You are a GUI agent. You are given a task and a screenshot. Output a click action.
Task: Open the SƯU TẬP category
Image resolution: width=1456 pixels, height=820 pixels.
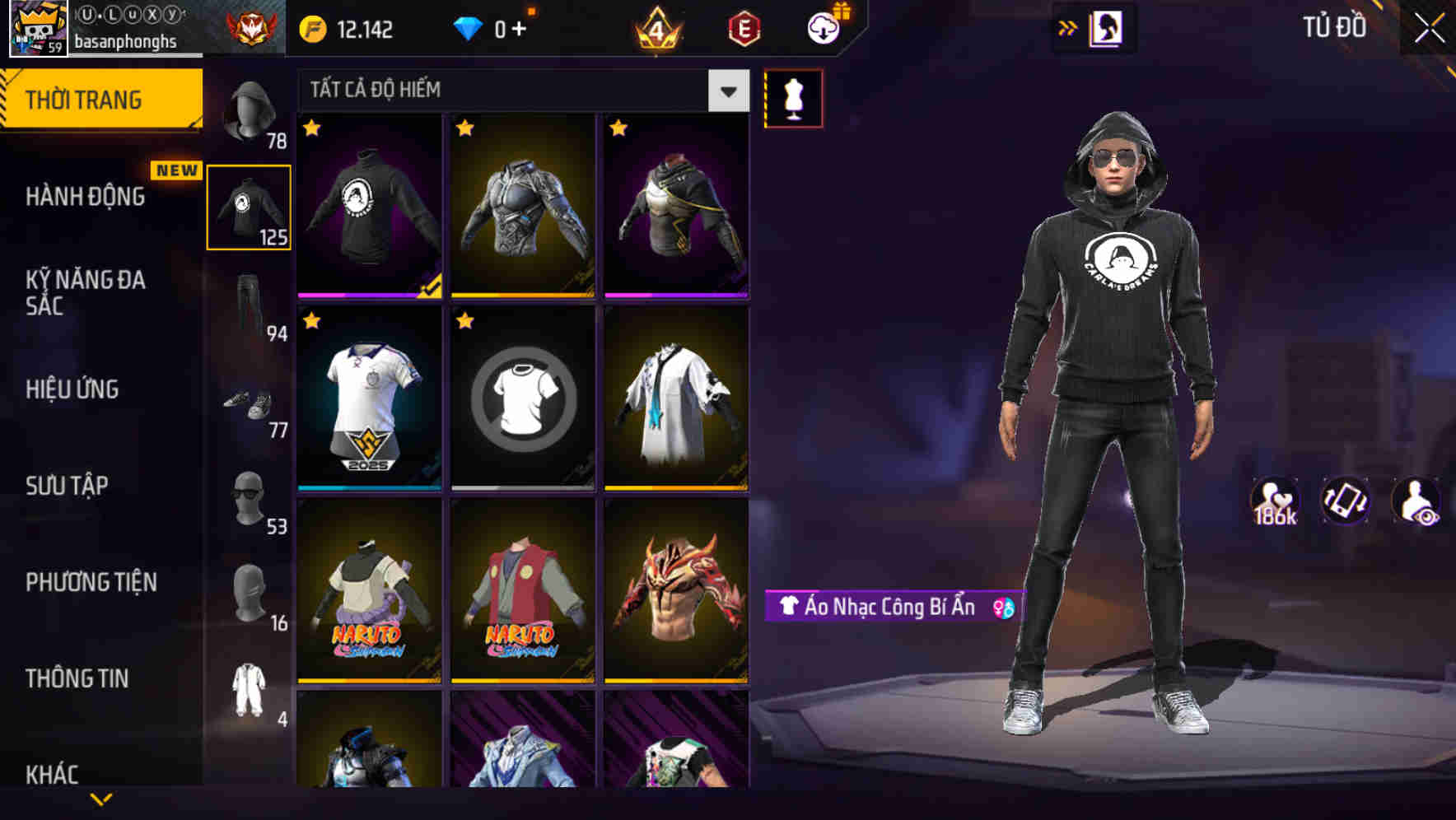68,486
